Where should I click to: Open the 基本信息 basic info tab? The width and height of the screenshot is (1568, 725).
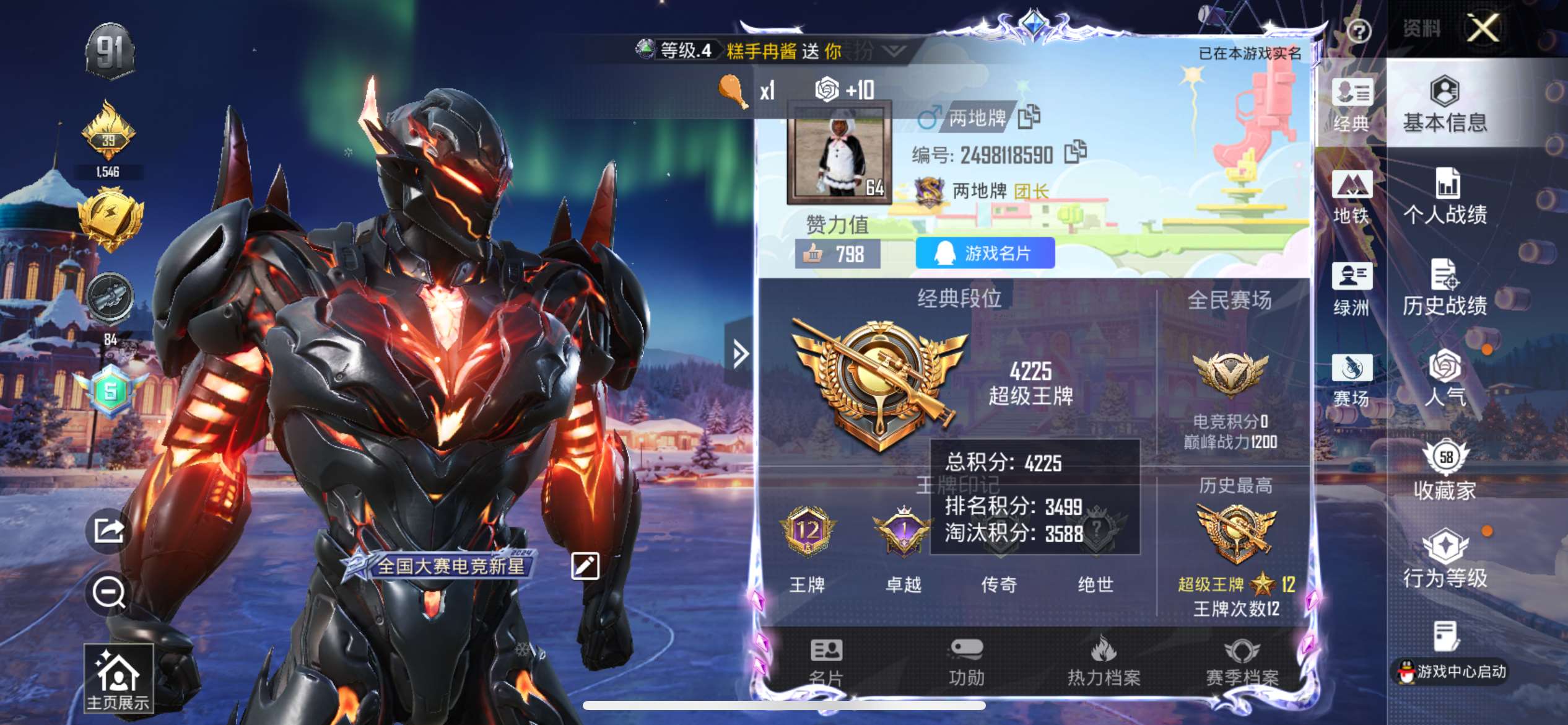point(1445,104)
